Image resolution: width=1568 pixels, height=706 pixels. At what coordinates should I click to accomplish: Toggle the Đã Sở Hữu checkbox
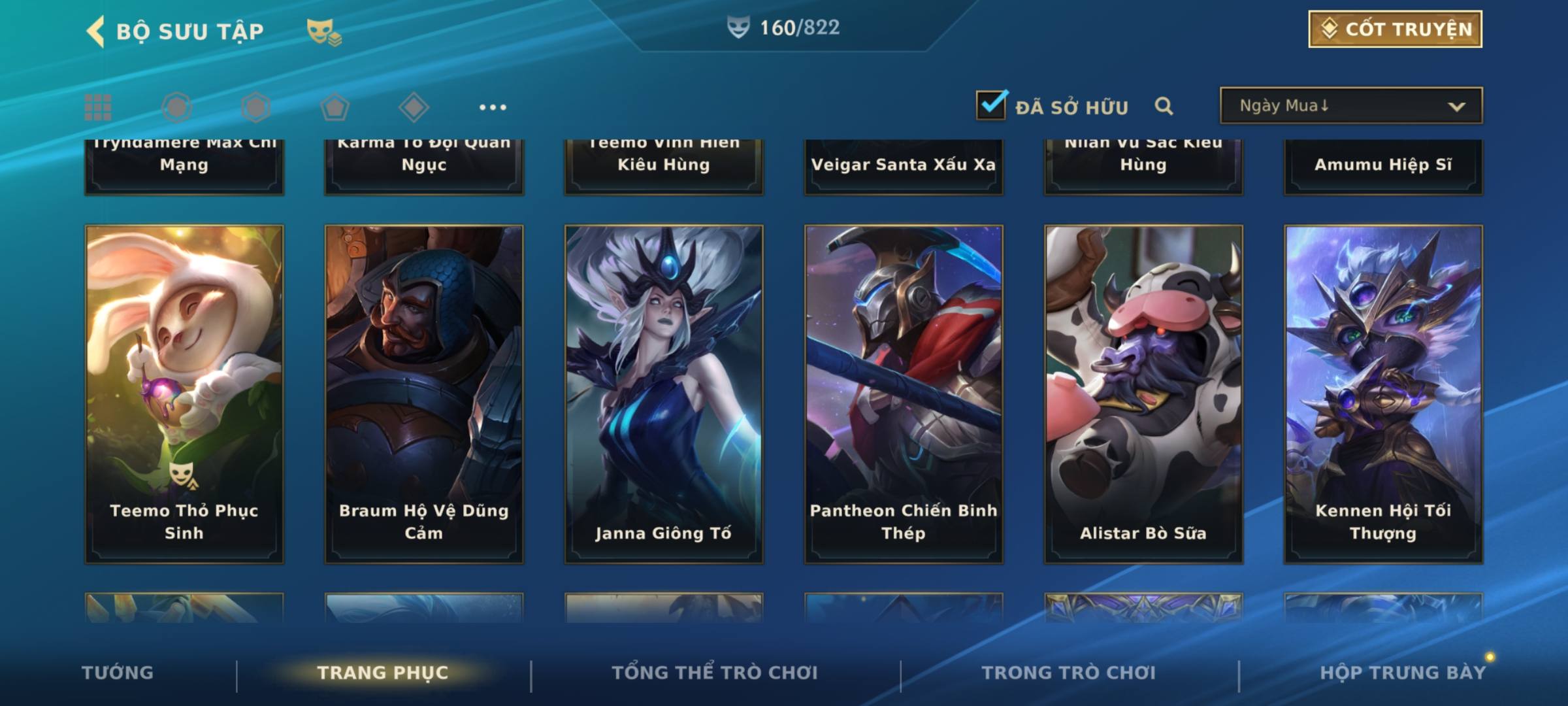click(991, 105)
